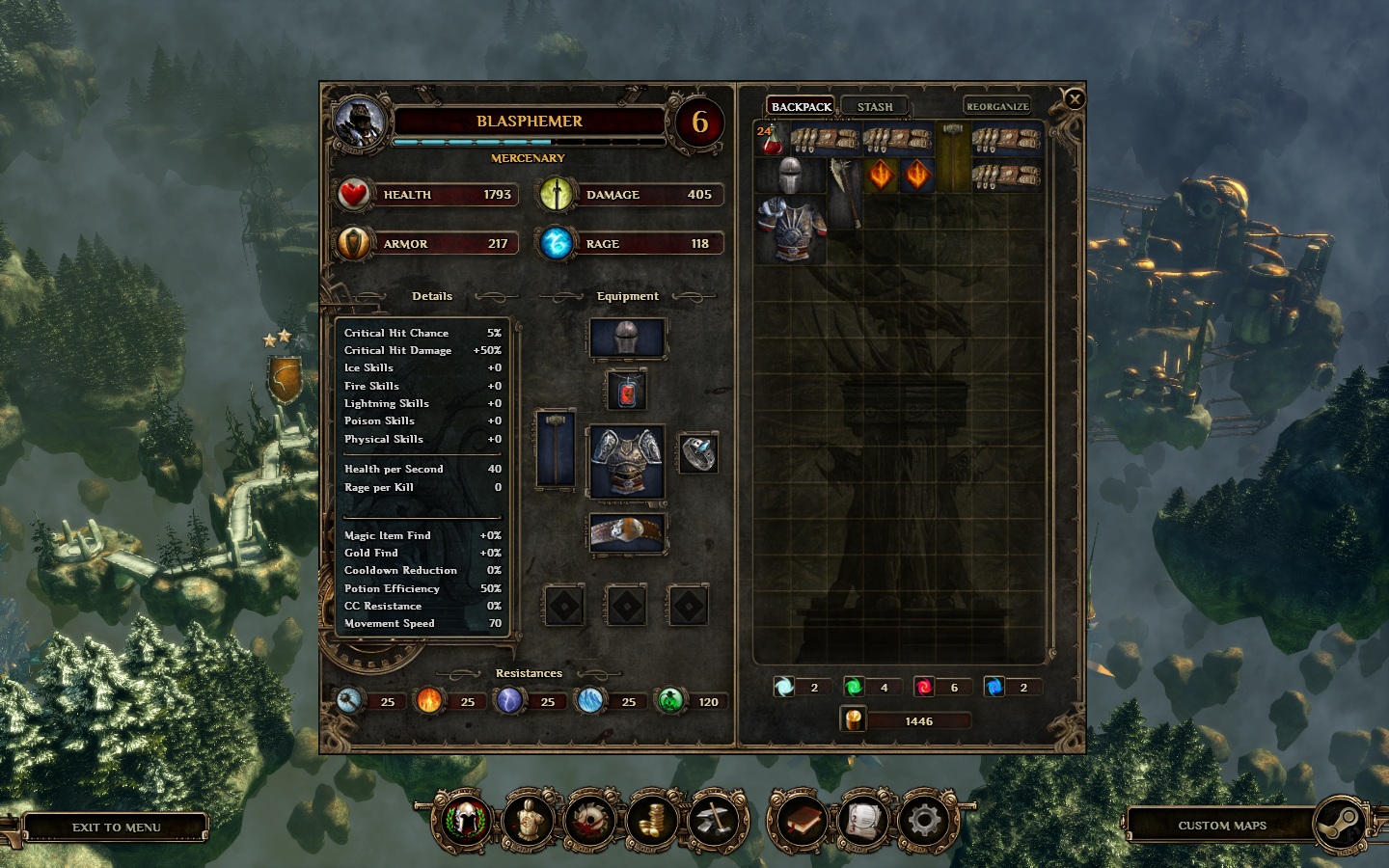Image resolution: width=1389 pixels, height=868 pixels.
Task: Click the equipped weapon hammer slot
Action: 556,449
